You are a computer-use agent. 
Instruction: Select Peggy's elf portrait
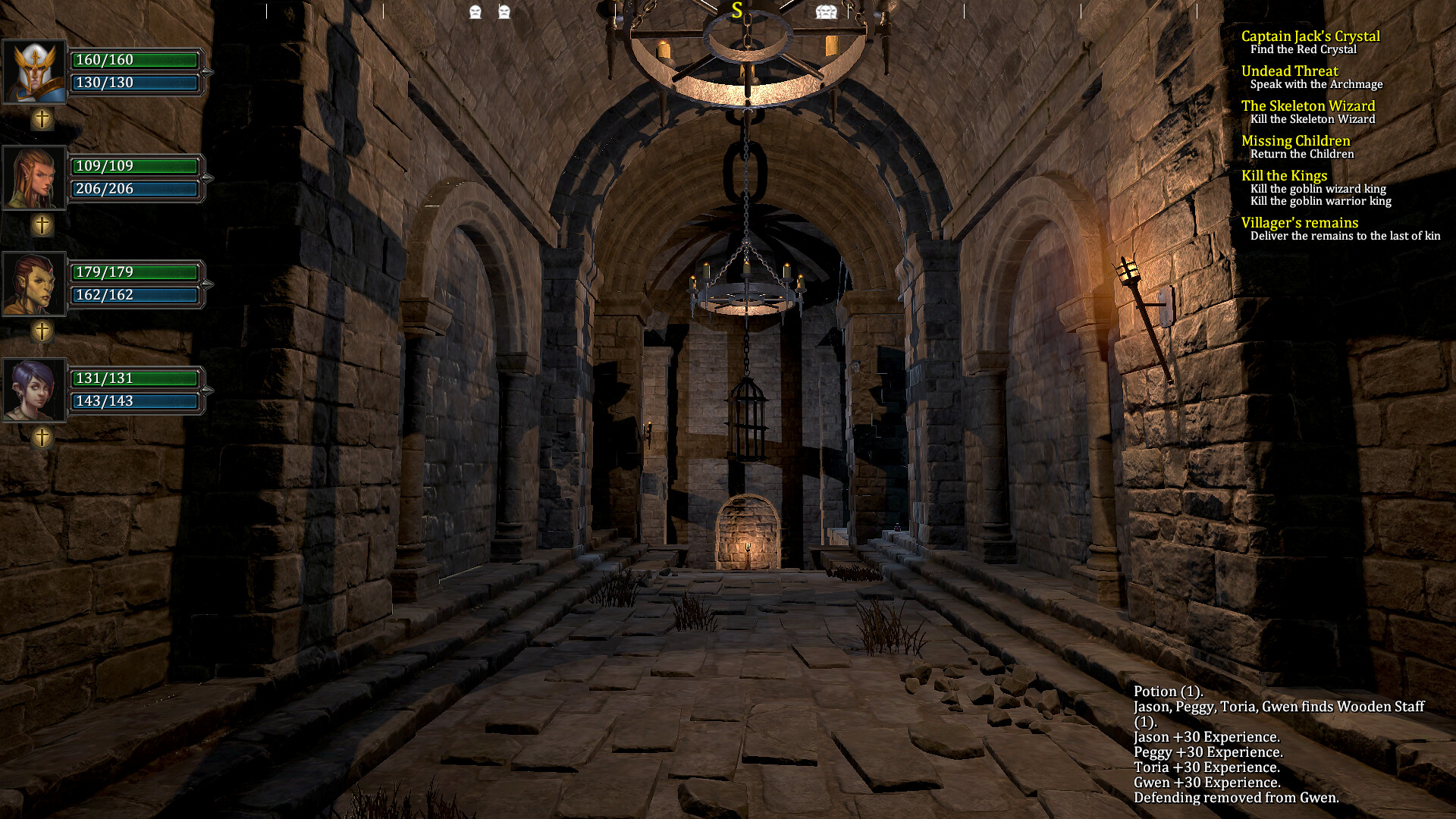coord(33,177)
